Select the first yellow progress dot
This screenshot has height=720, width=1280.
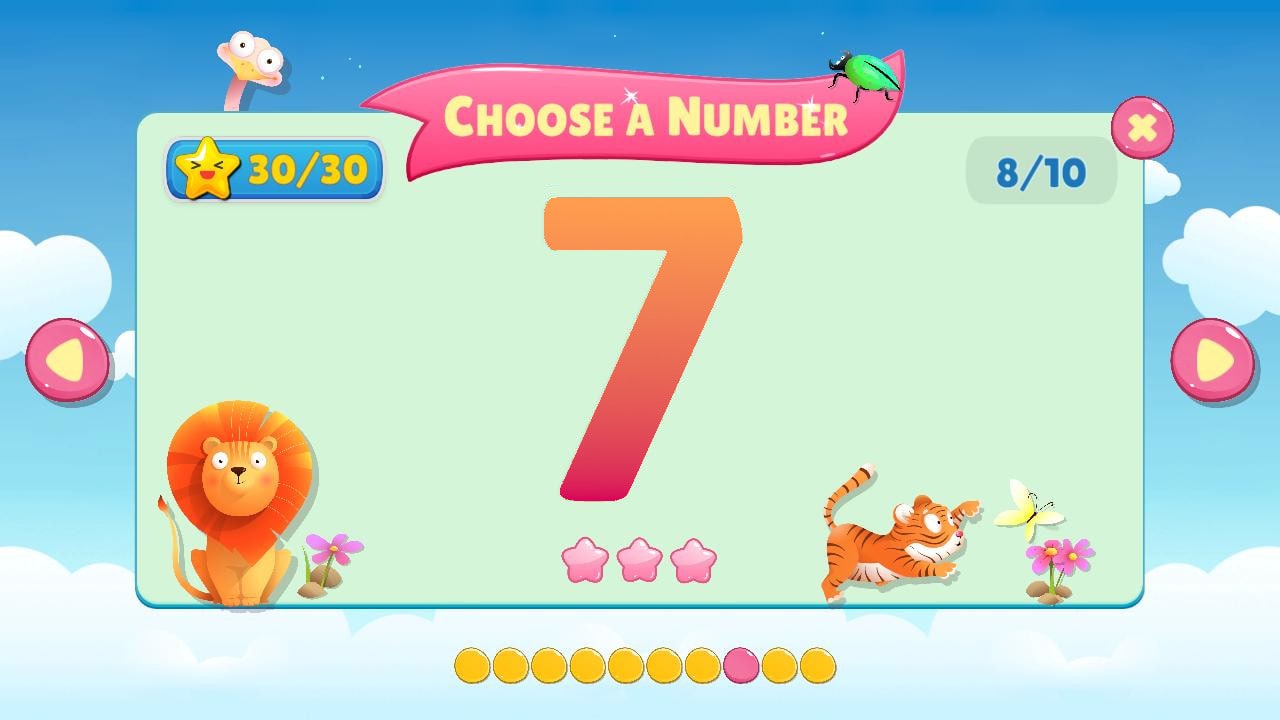[x=472, y=663]
